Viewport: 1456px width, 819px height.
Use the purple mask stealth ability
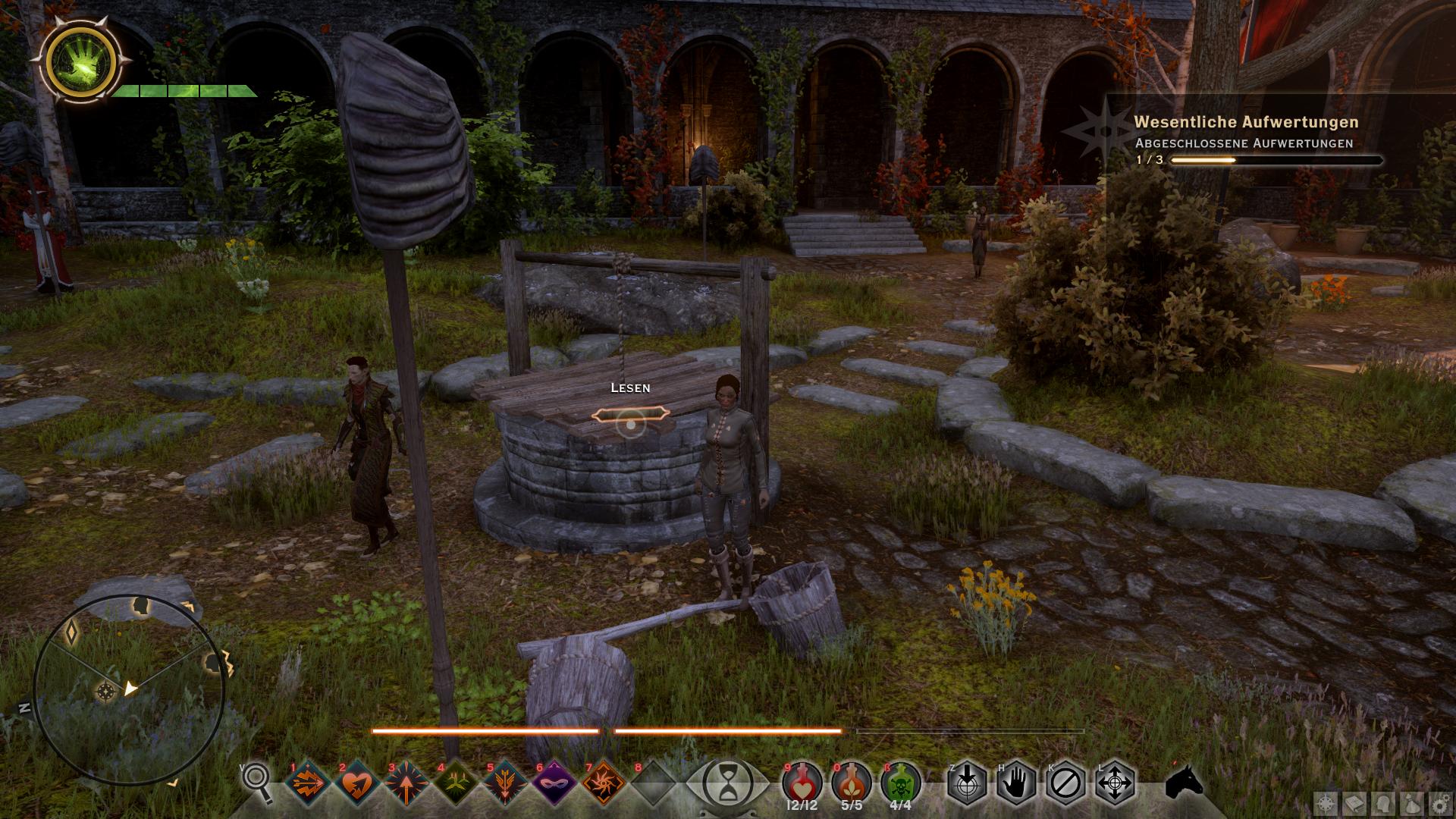555,783
